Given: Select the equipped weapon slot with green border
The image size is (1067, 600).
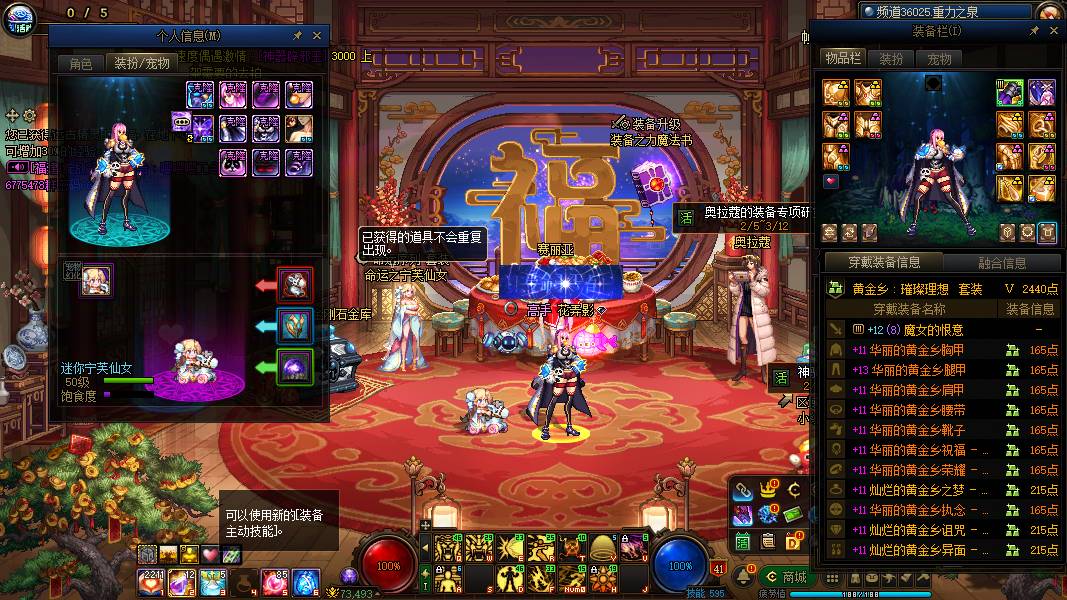Looking at the screenshot, I should [x=1009, y=92].
